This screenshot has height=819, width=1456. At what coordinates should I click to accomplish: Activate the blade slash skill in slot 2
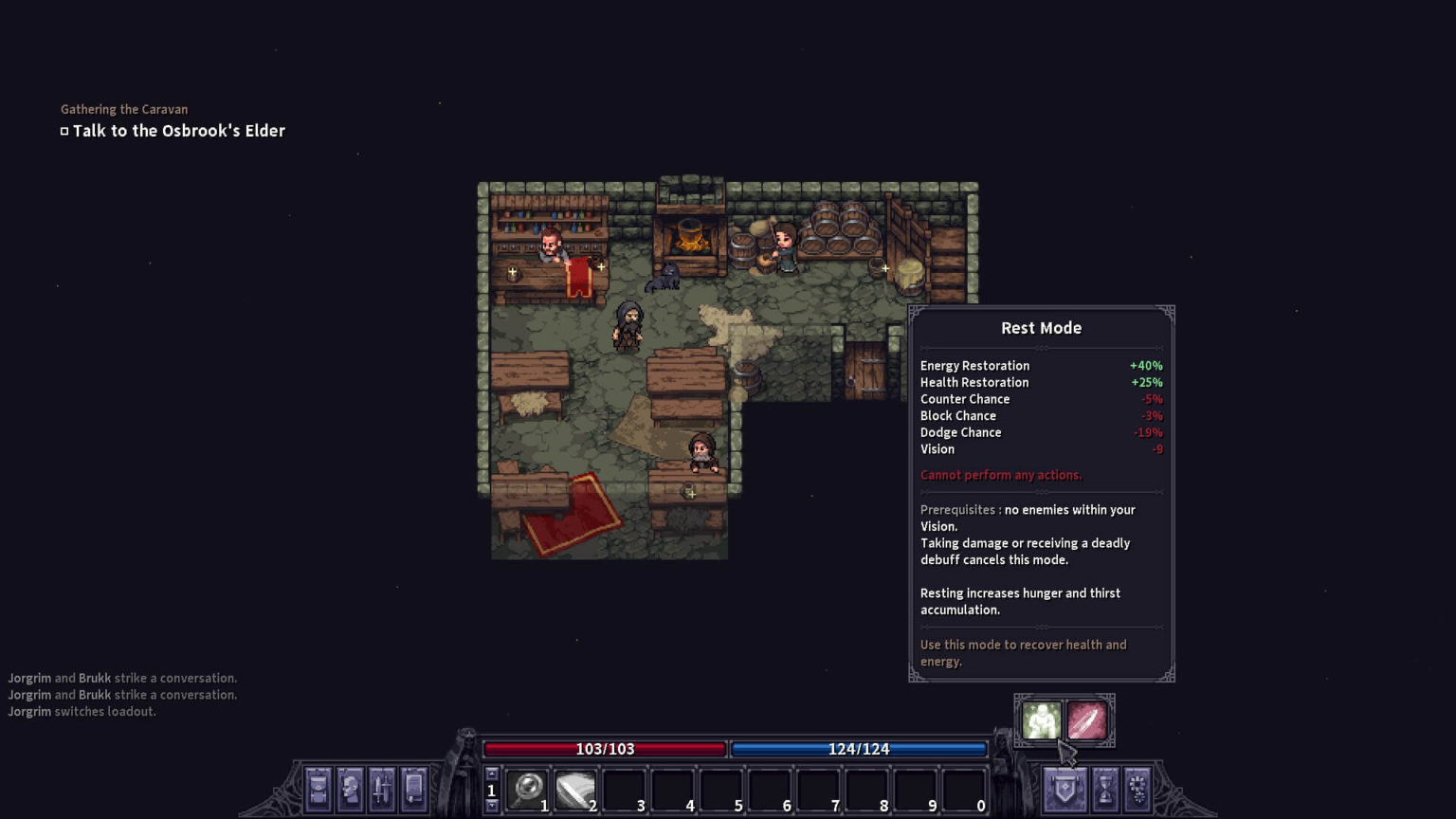point(575,789)
